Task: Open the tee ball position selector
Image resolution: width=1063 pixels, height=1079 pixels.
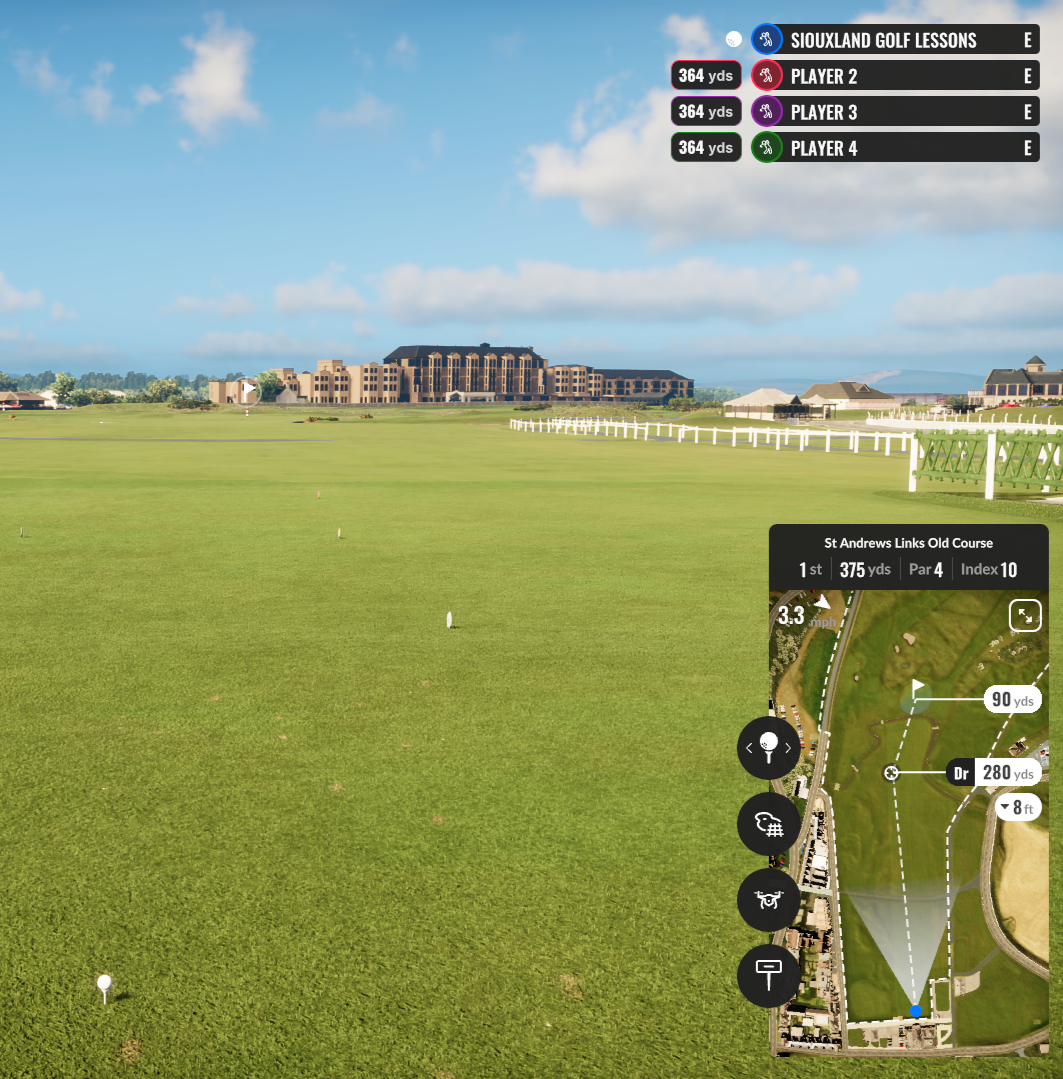Action: 768,747
